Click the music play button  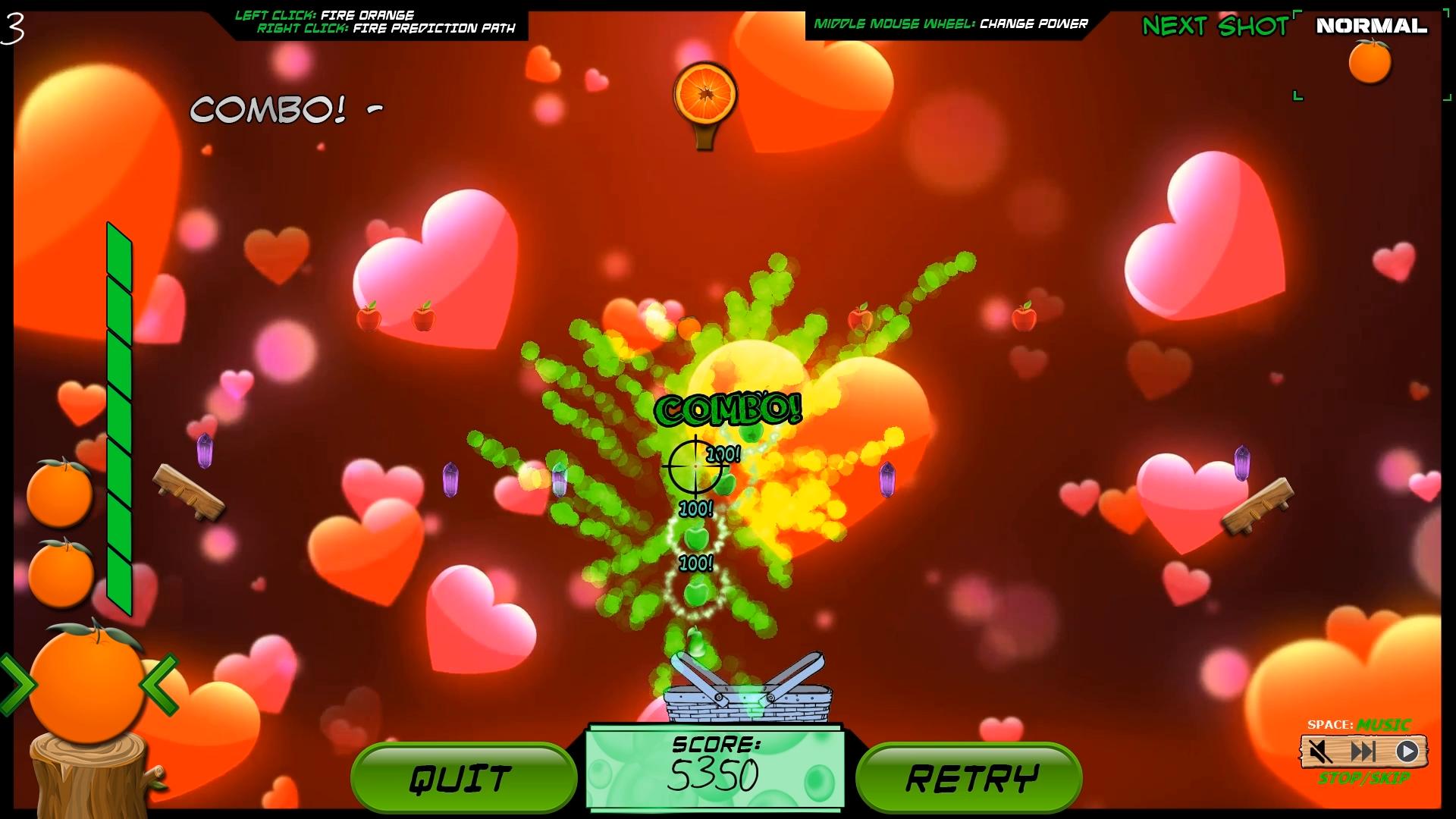pyautogui.click(x=1407, y=752)
